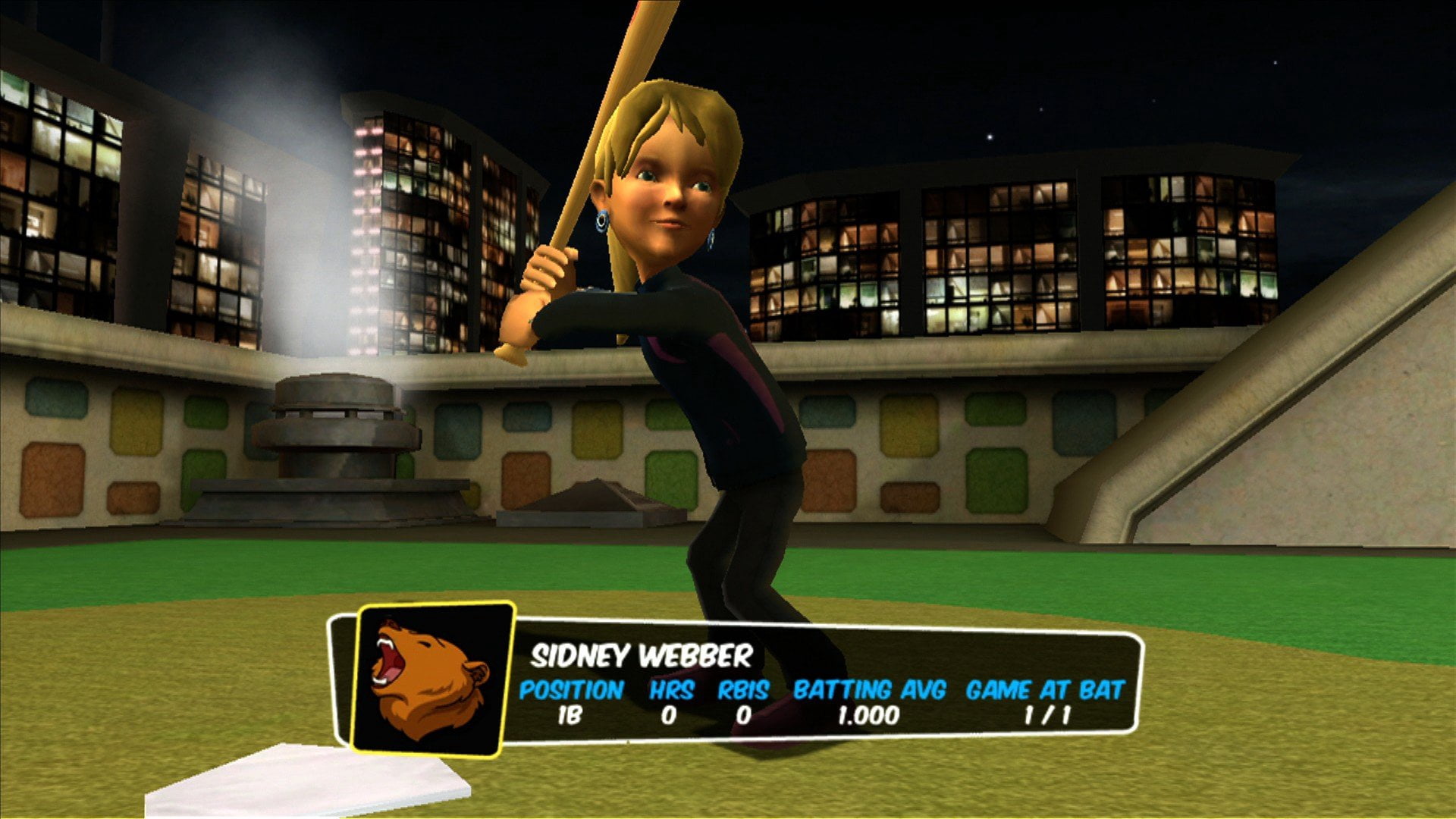This screenshot has height=819, width=1456.
Task: Select the Sidney Webber player name banner
Action: (x=641, y=656)
